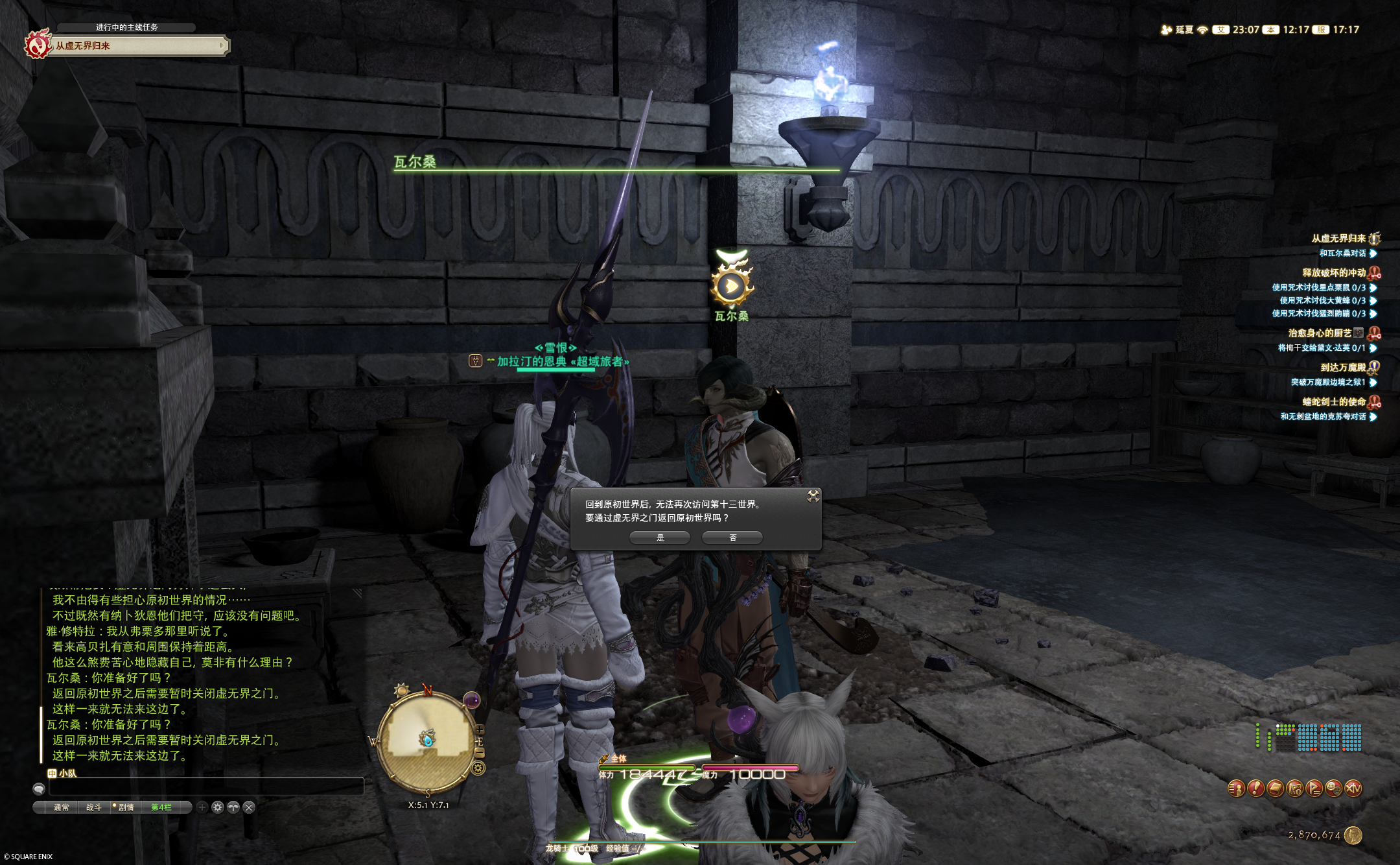The height and width of the screenshot is (865, 1400).
Task: Open minimap settings gear
Action: pyautogui.click(x=478, y=769)
